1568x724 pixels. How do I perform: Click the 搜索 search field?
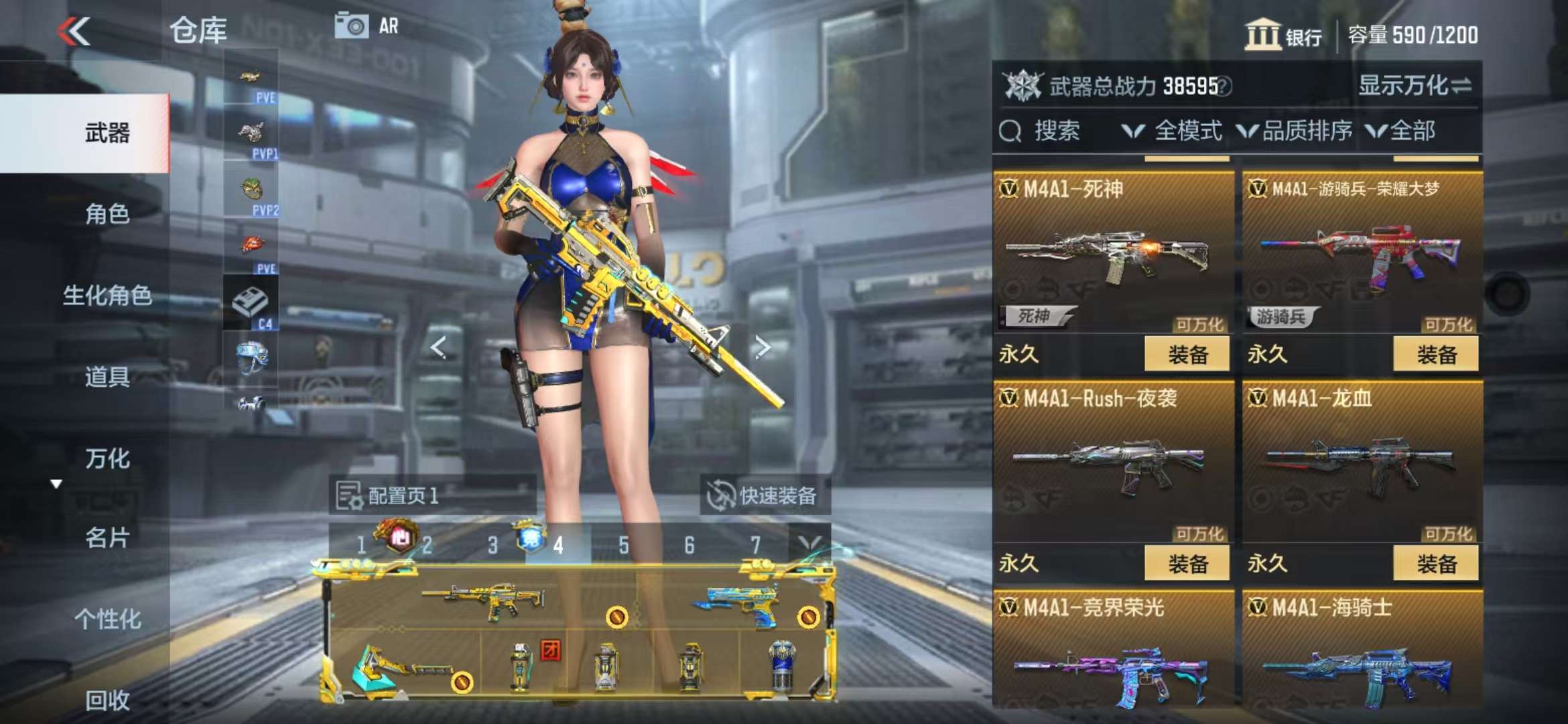pos(1055,131)
